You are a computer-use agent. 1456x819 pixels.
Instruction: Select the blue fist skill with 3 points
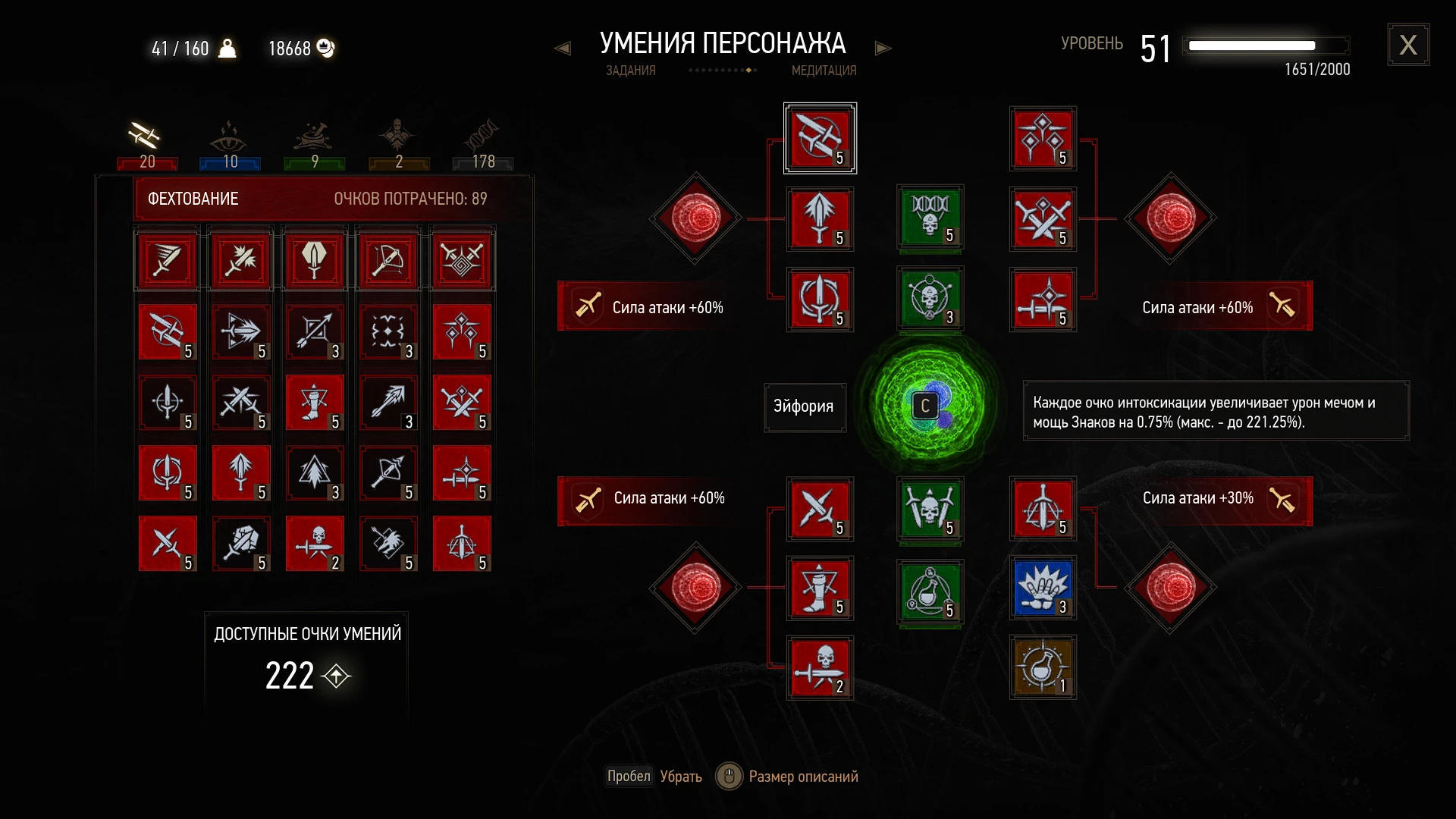[1043, 588]
